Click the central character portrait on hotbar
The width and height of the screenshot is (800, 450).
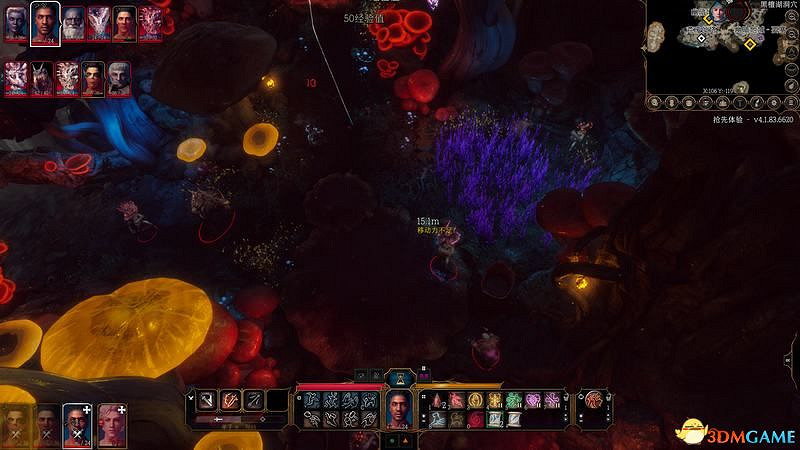tap(399, 407)
